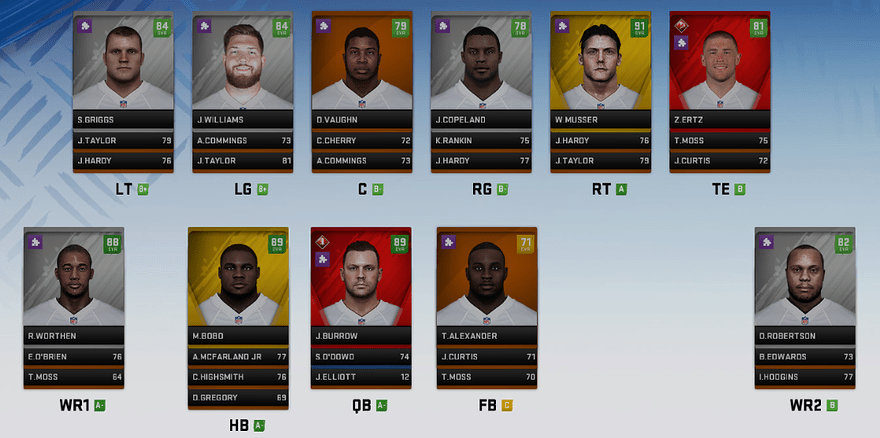The width and height of the screenshot is (880, 438).
Task: Select backup C.Cherry at center
Action: click(361, 141)
